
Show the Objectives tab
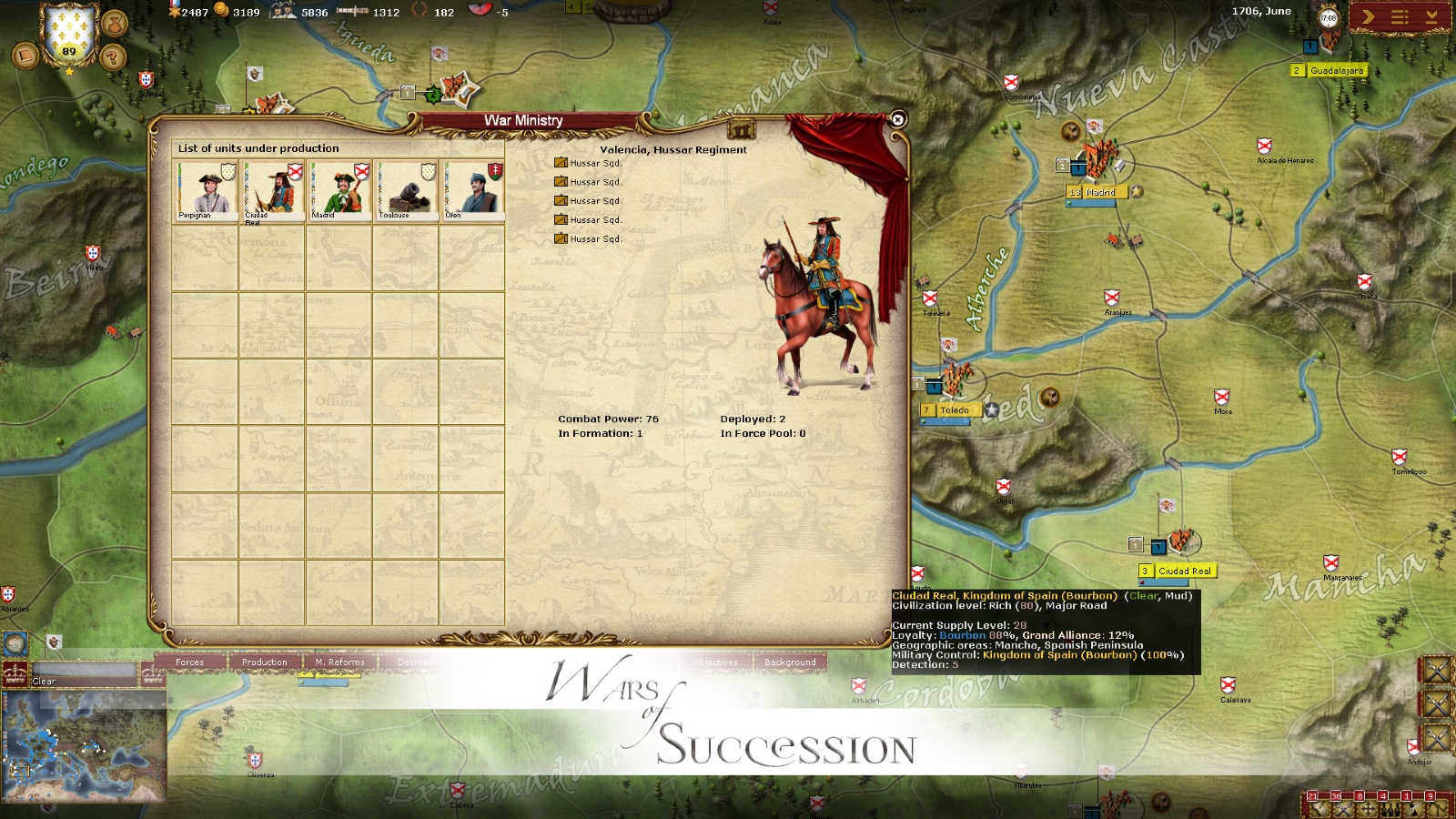[715, 662]
